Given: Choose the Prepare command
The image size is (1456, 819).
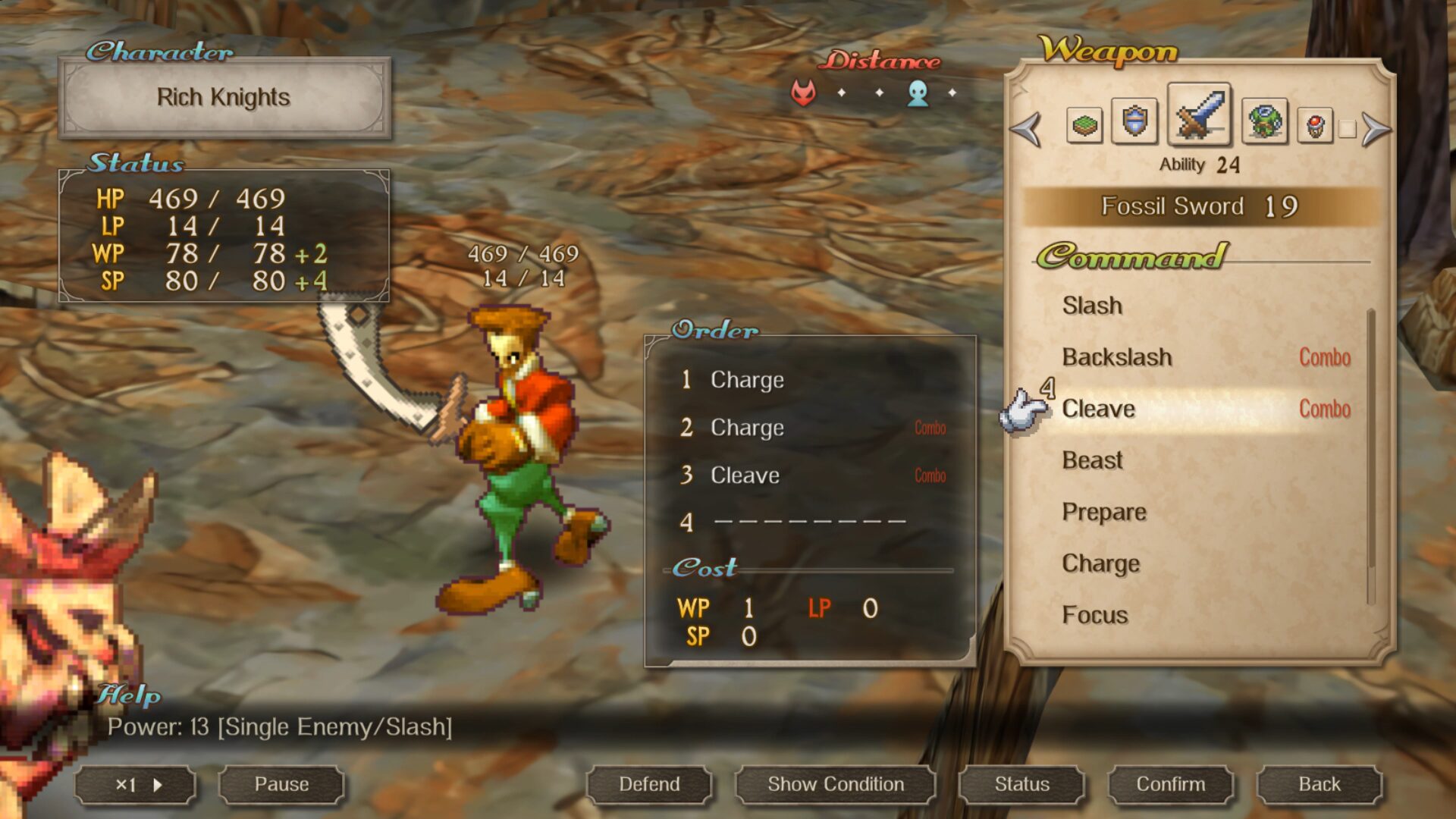Looking at the screenshot, I should coord(1104,512).
